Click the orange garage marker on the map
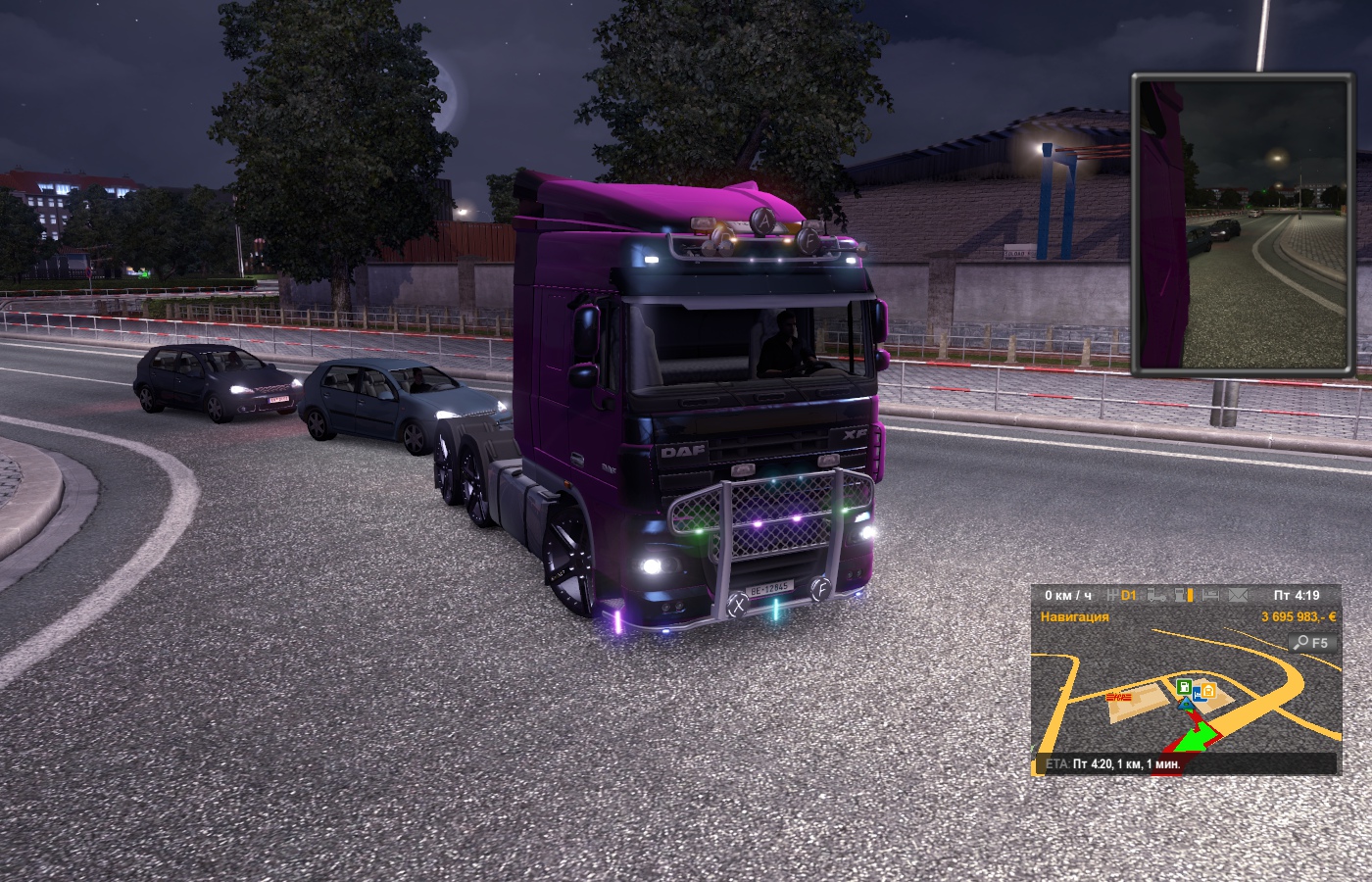1372x882 pixels. (1208, 691)
